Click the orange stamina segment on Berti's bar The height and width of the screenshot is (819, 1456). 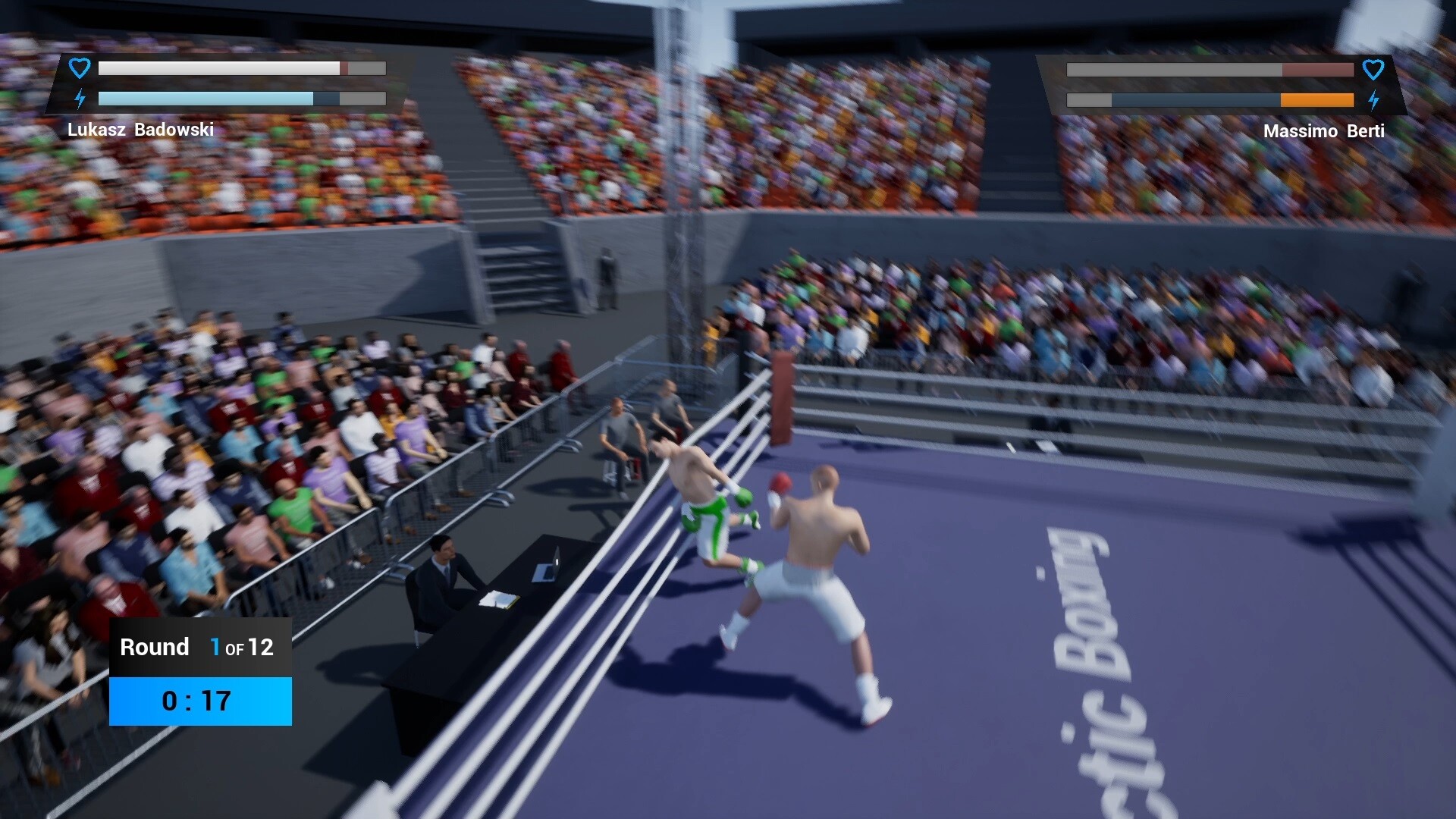[x=1316, y=99]
